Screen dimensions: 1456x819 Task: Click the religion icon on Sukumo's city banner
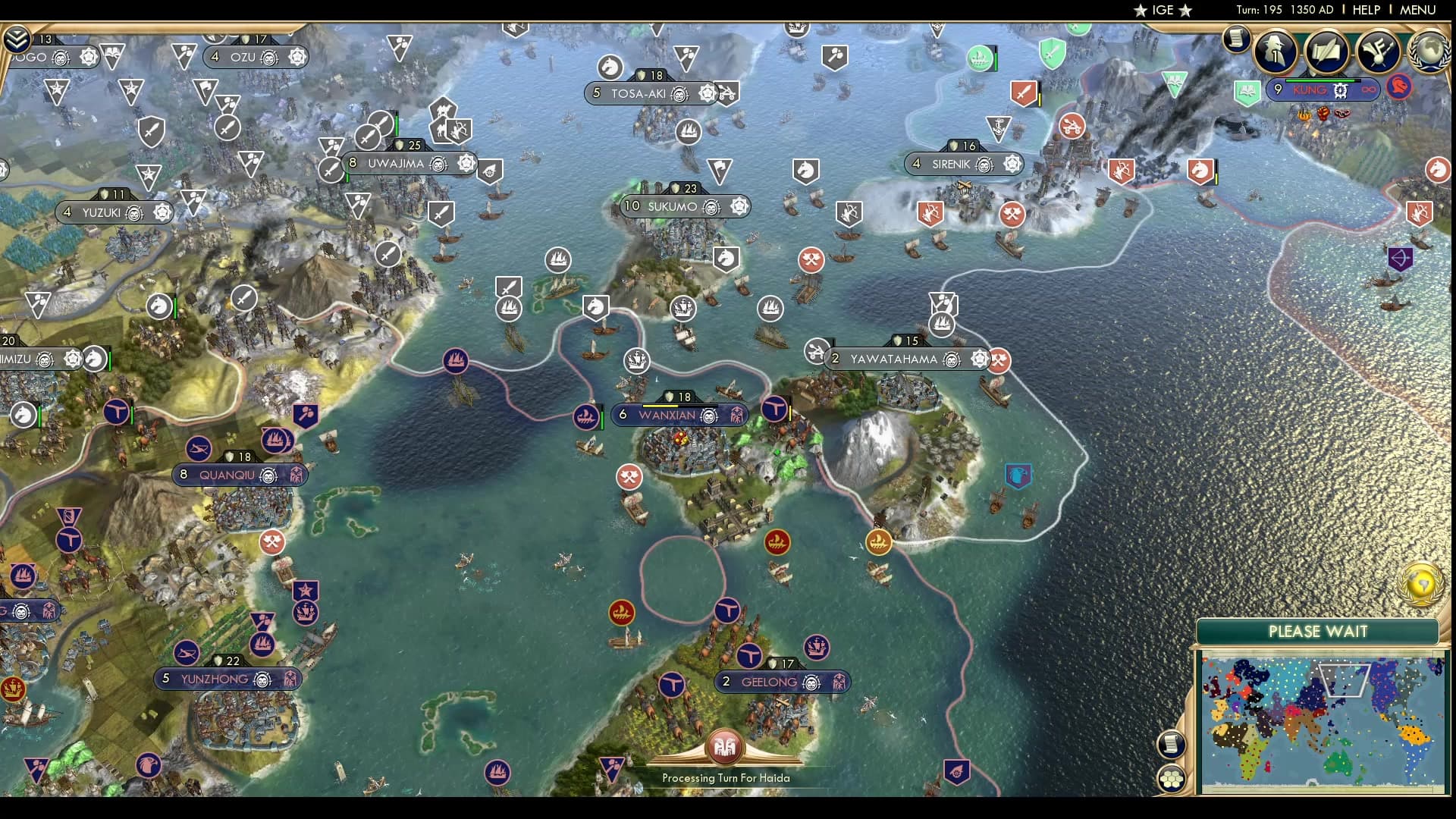pos(739,206)
